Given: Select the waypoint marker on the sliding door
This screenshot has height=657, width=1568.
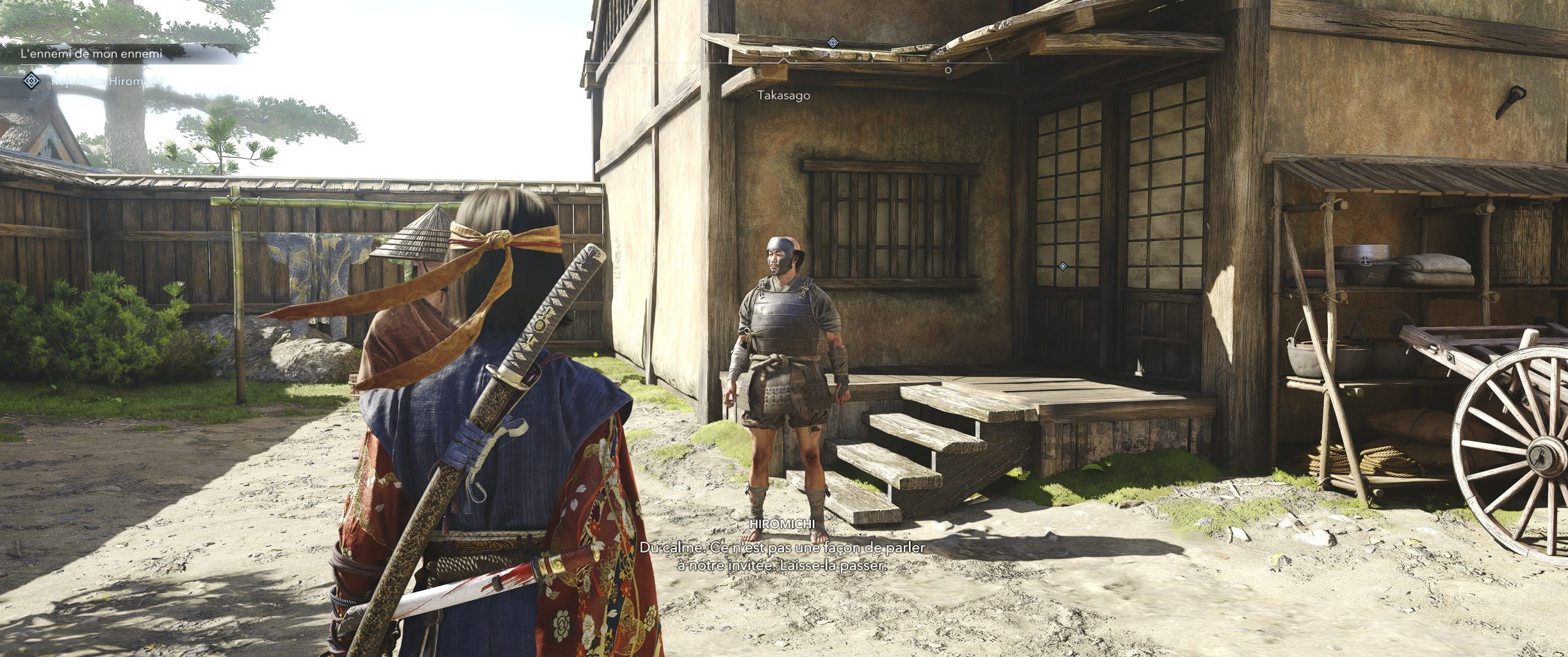Looking at the screenshot, I should tap(1063, 266).
